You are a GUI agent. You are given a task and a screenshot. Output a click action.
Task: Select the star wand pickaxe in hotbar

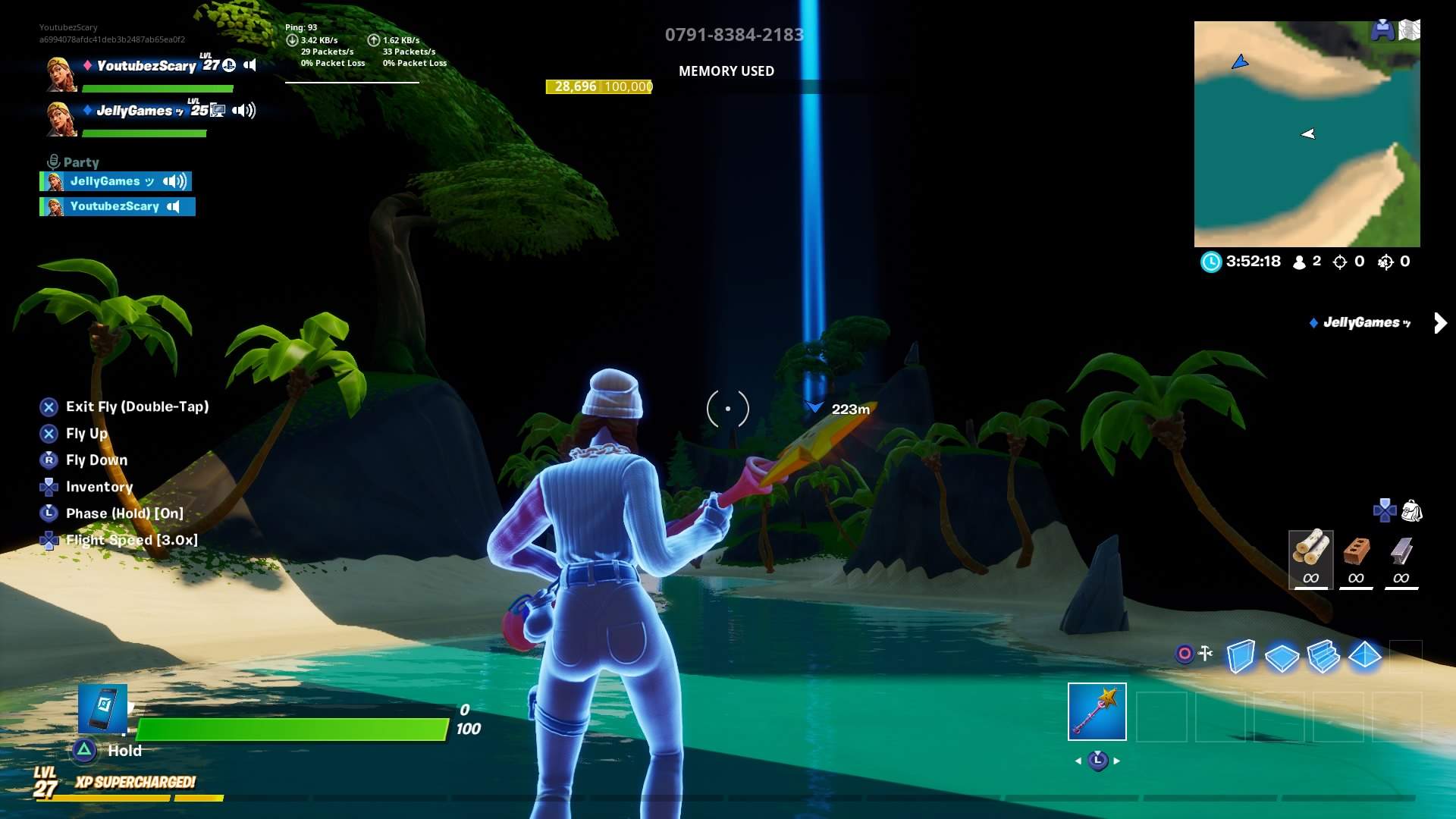coord(1097,711)
